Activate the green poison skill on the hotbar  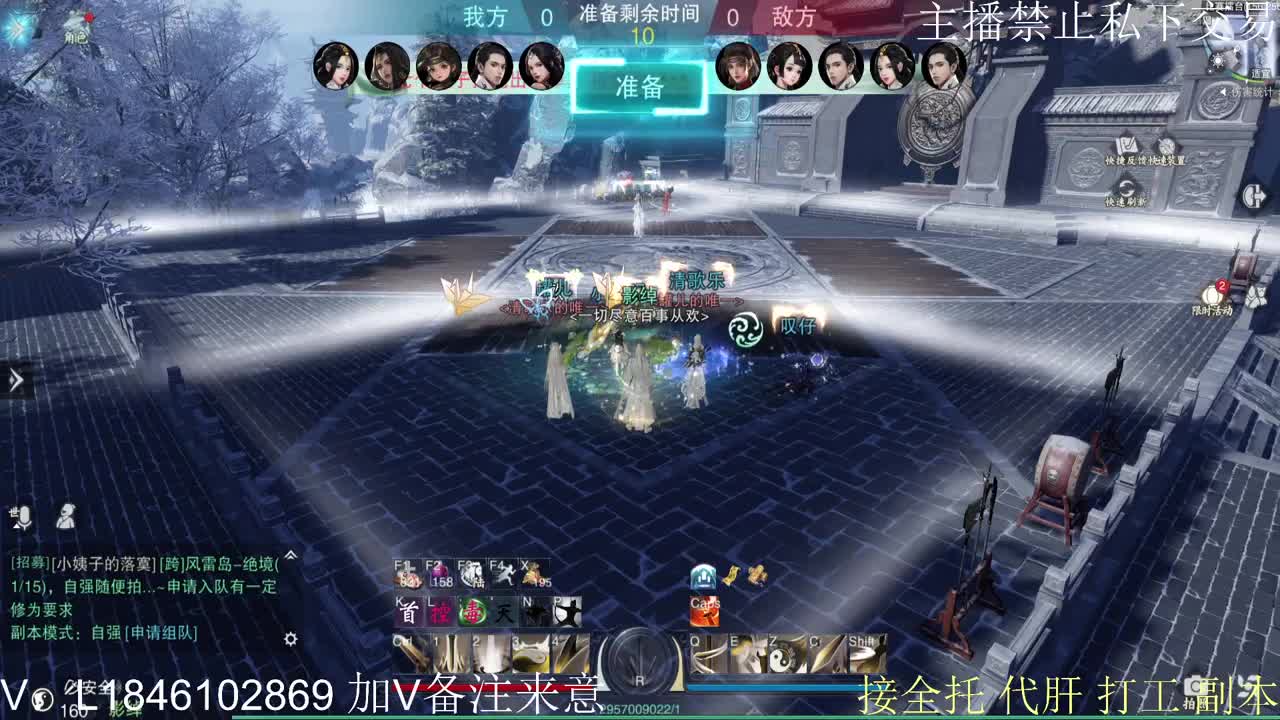[x=474, y=612]
